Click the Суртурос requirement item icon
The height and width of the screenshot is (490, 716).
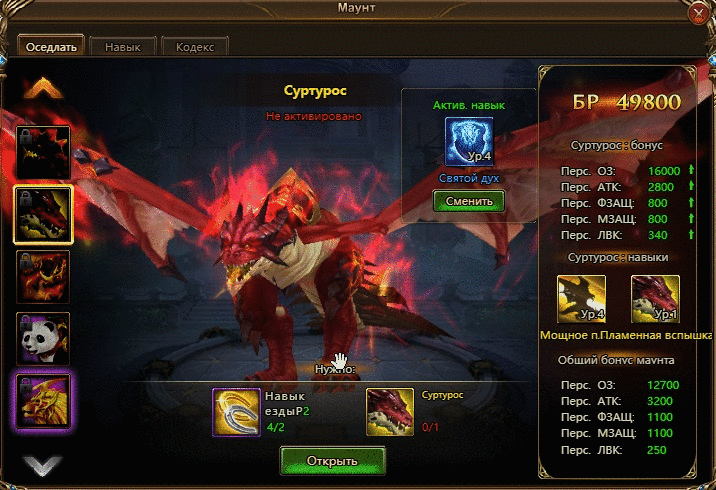(391, 412)
